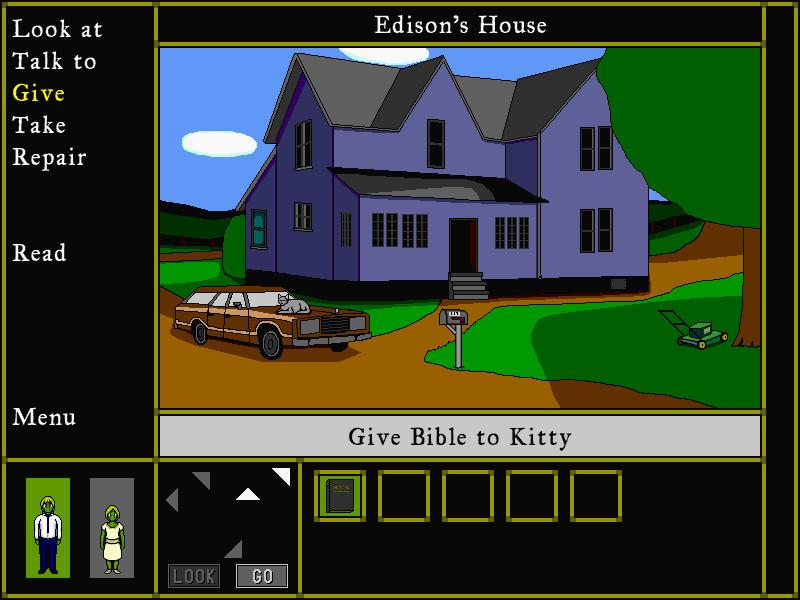This screenshot has height=600, width=800.
Task: Open the Menu option
Action: click(44, 417)
